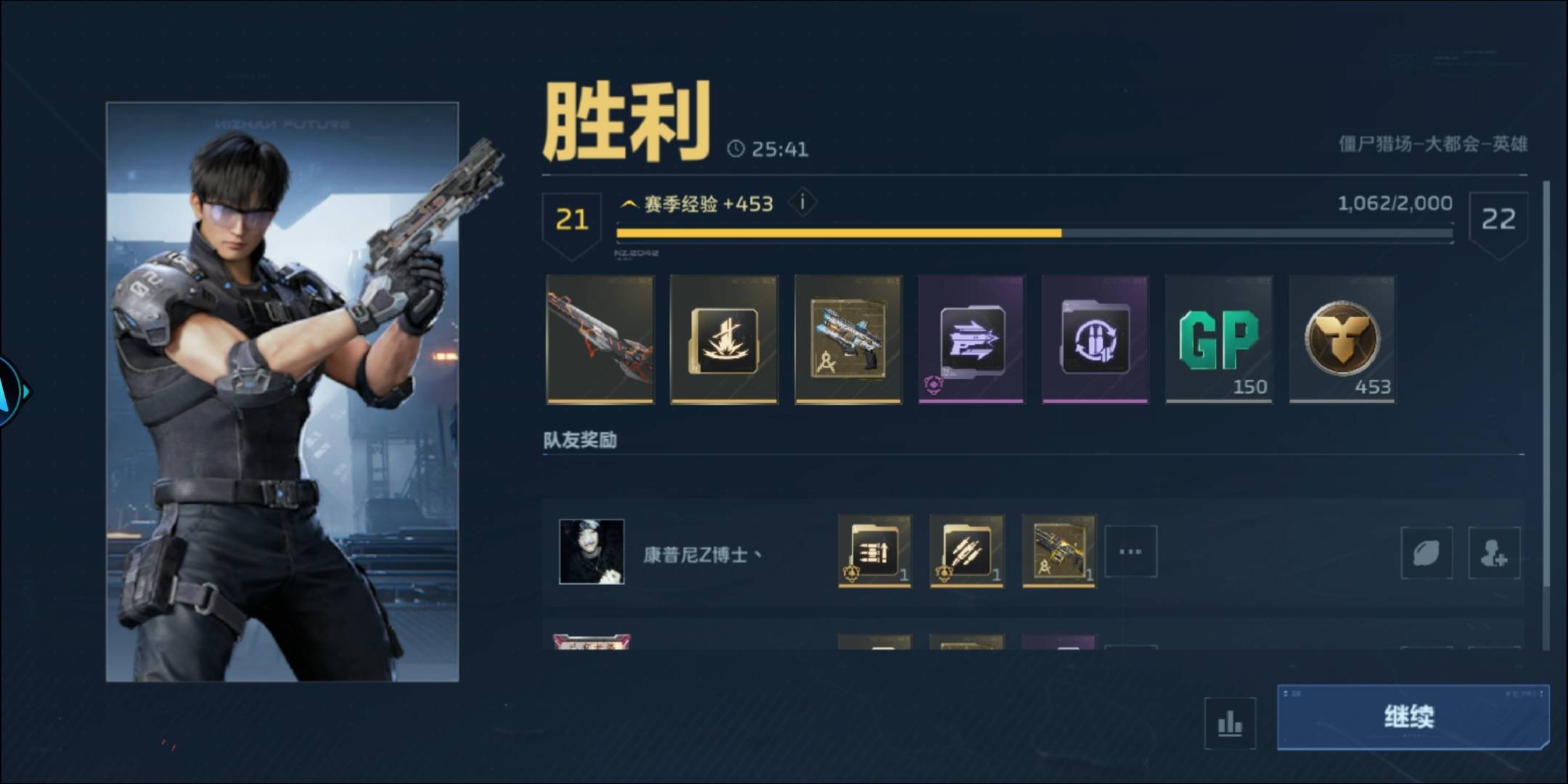Select the purple weapon exchange card reward

tap(971, 340)
